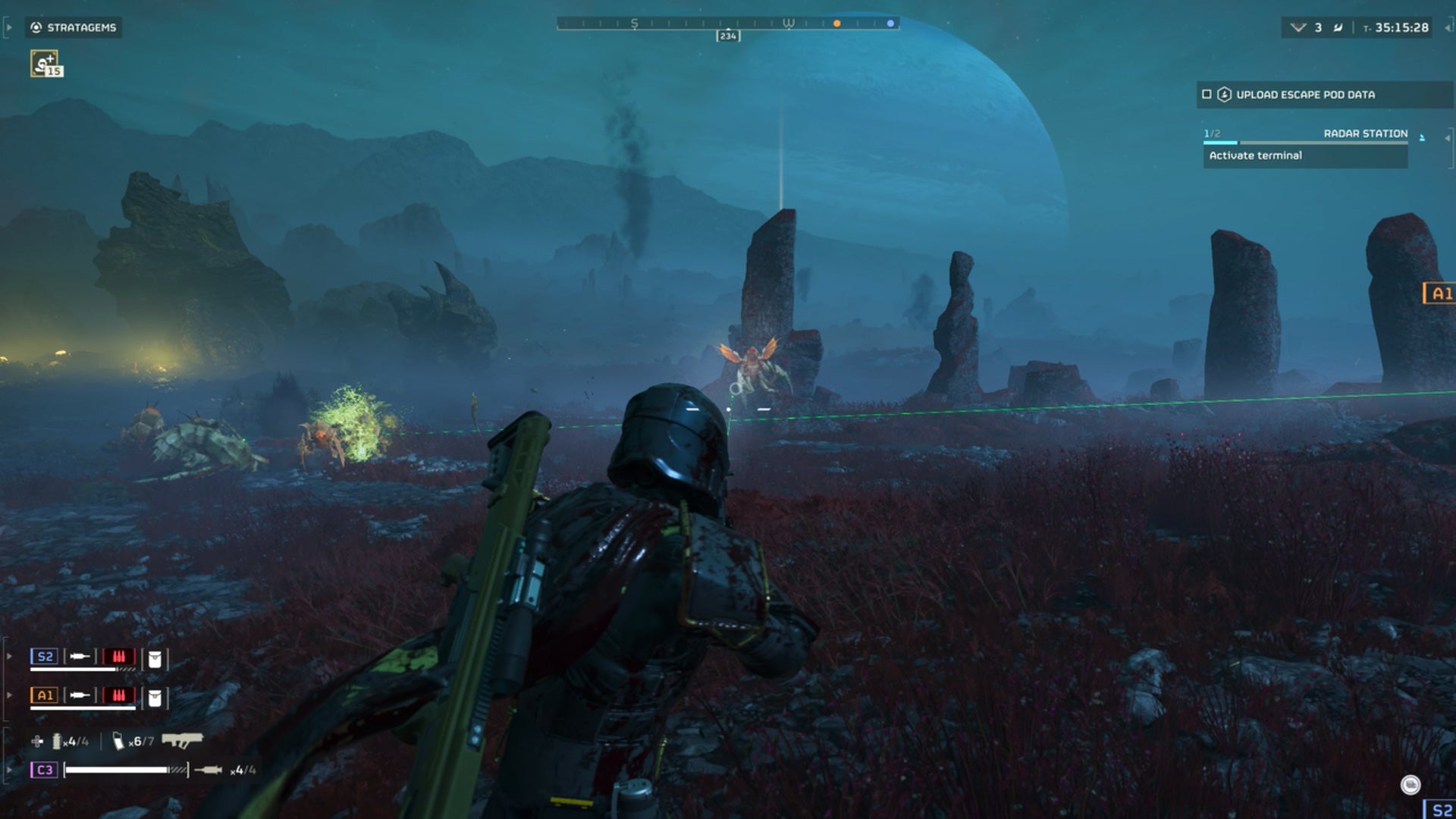Click A1's backpack icon
Screen dimensions: 1456x819
(x=155, y=698)
